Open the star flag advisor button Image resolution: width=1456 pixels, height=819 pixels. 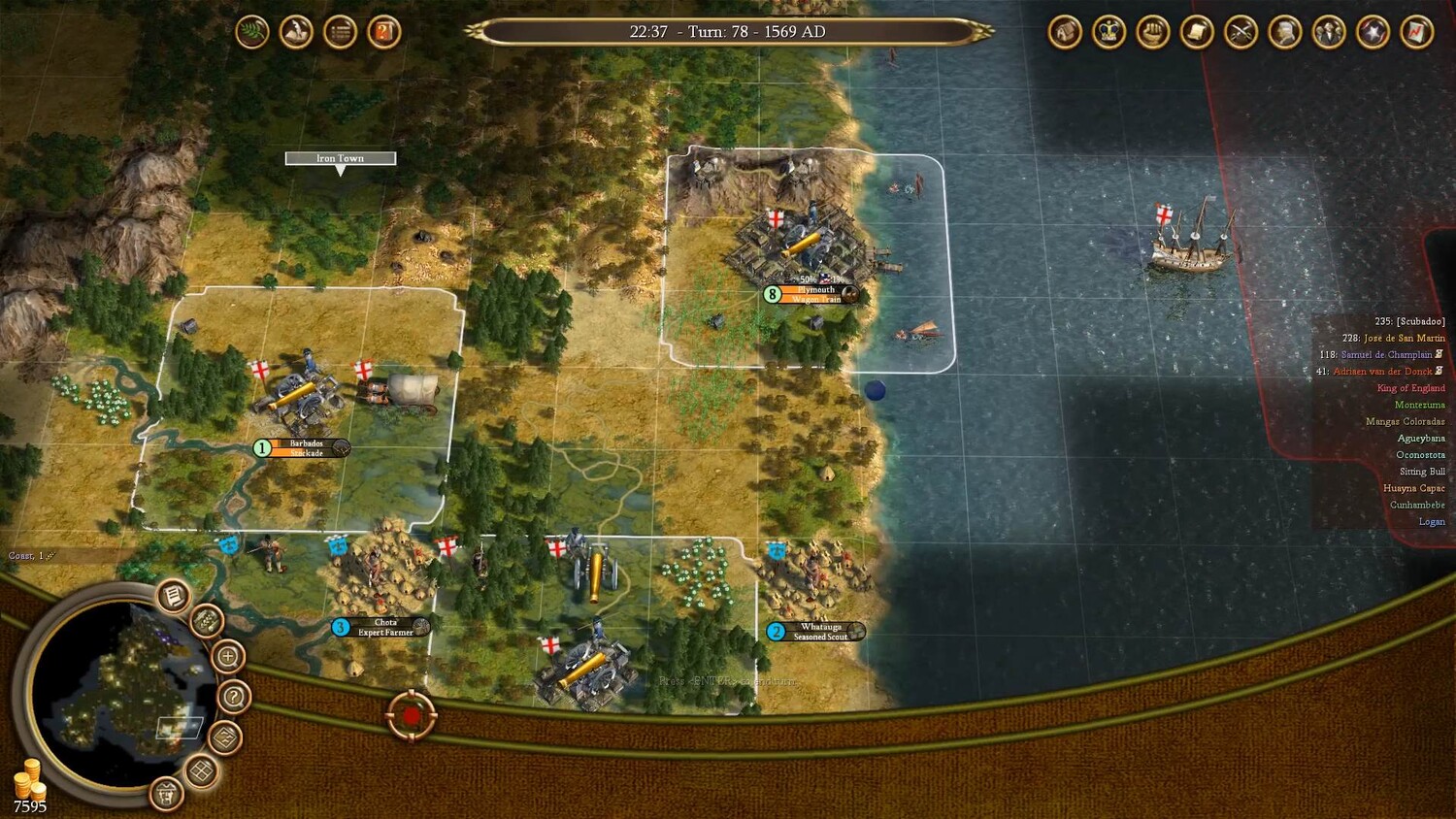(1373, 32)
